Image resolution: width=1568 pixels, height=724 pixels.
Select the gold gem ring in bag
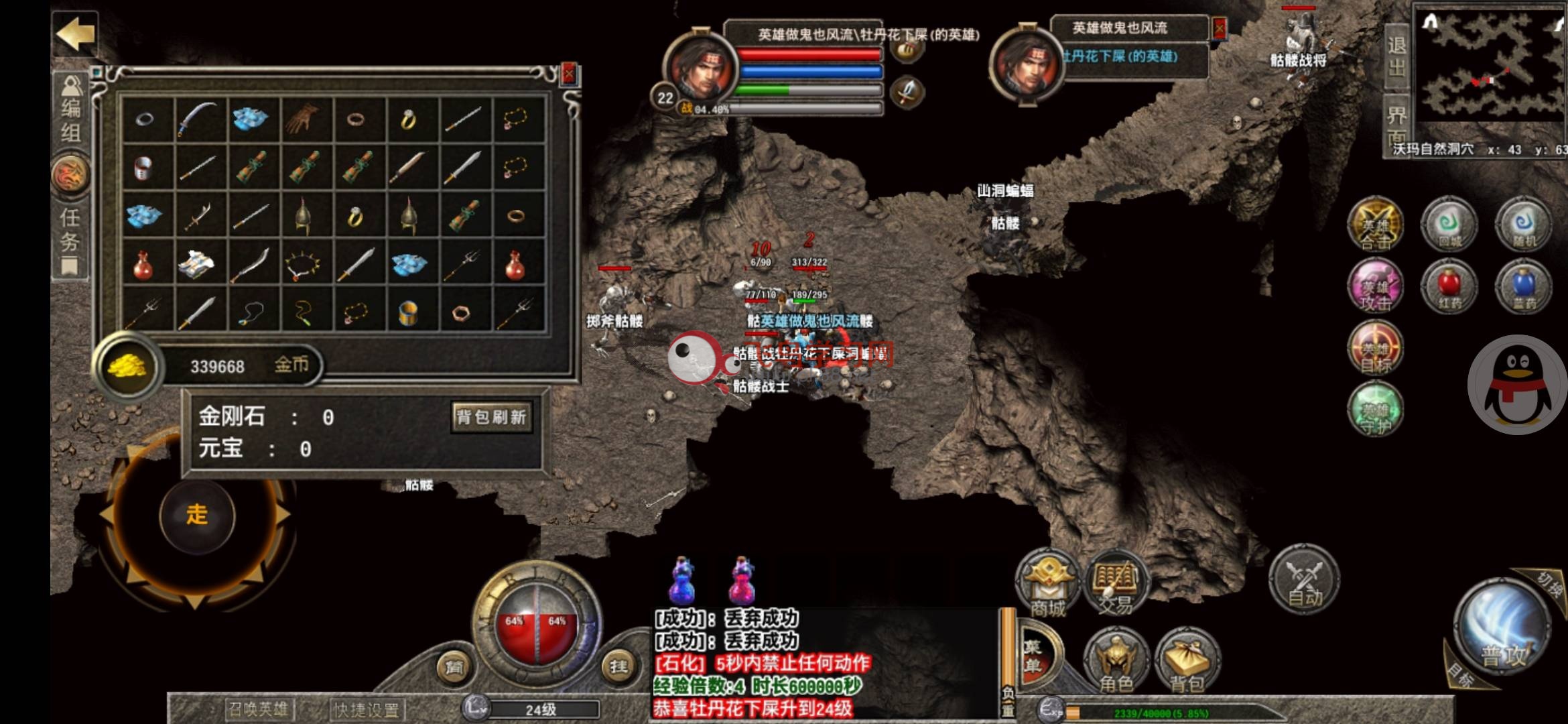(408, 119)
